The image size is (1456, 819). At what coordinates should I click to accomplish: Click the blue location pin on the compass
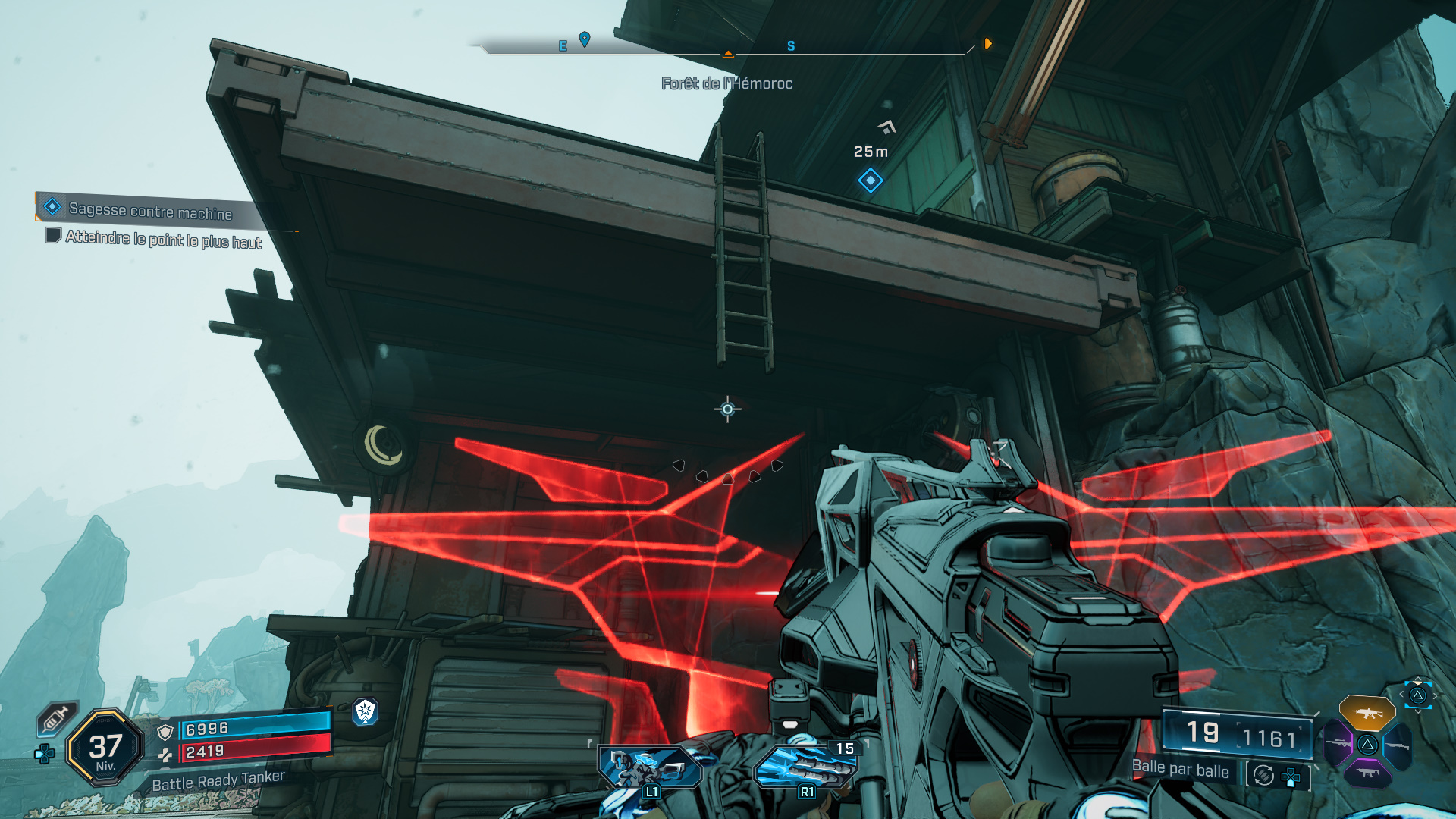click(x=585, y=39)
